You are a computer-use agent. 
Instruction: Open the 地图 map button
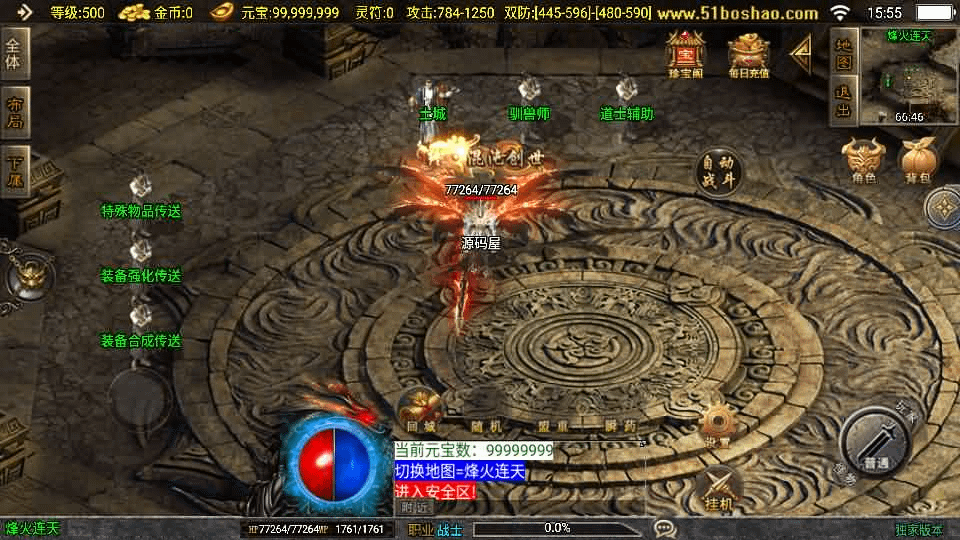click(843, 53)
